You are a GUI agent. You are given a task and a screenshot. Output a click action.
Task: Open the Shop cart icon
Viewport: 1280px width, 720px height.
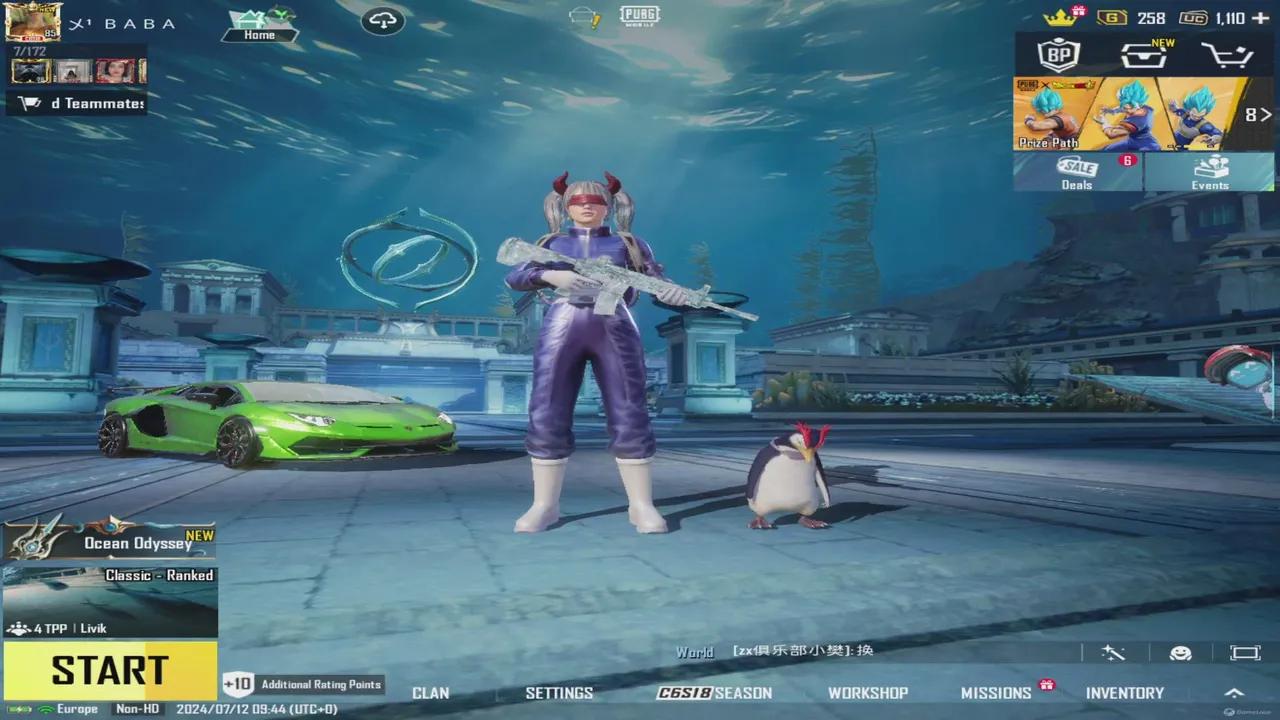pos(1228,56)
